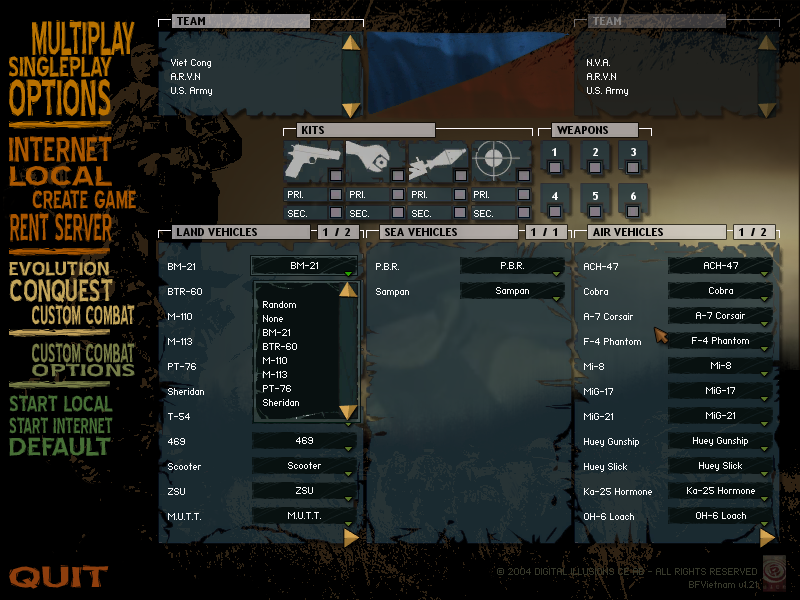Select the Internet game option
This screenshot has height=600, width=800.
60,150
